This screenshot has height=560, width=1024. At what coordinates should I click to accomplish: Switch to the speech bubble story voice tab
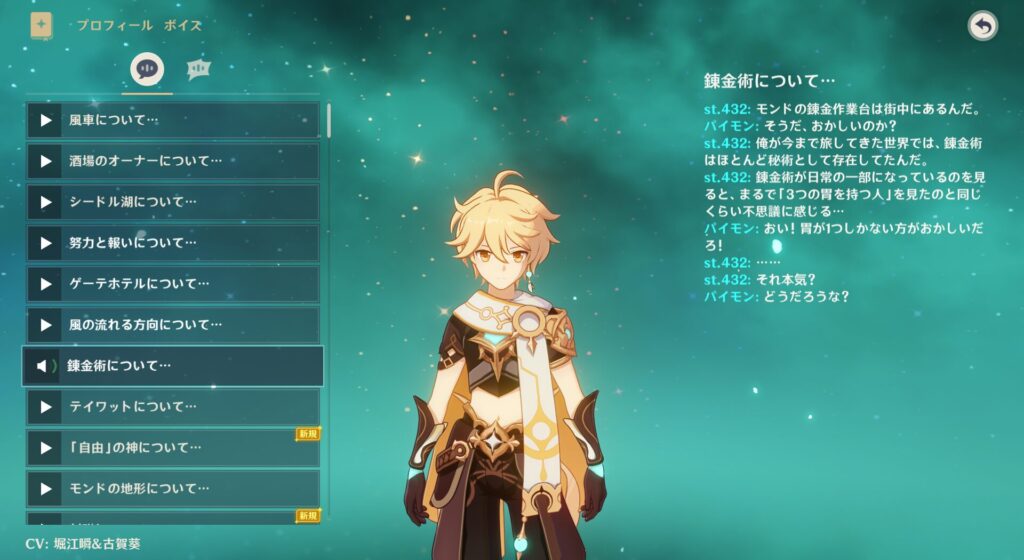pos(147,69)
